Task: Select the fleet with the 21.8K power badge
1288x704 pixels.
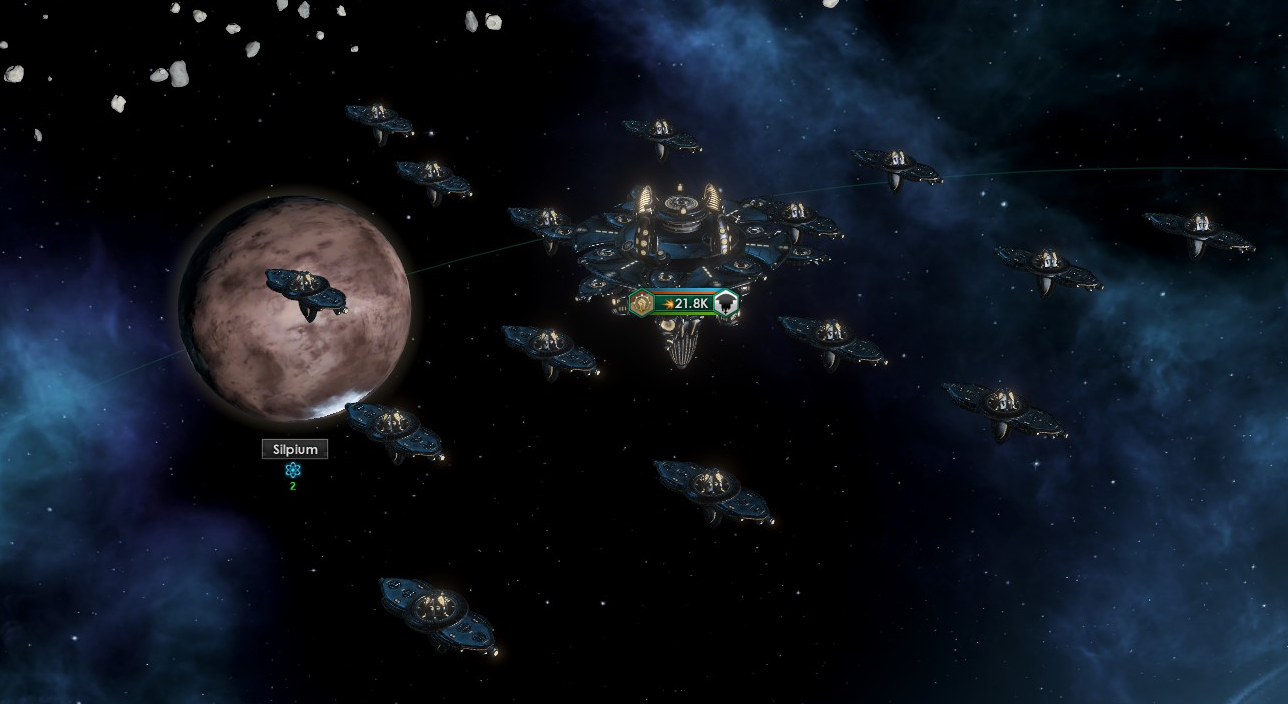Action: 686,303
